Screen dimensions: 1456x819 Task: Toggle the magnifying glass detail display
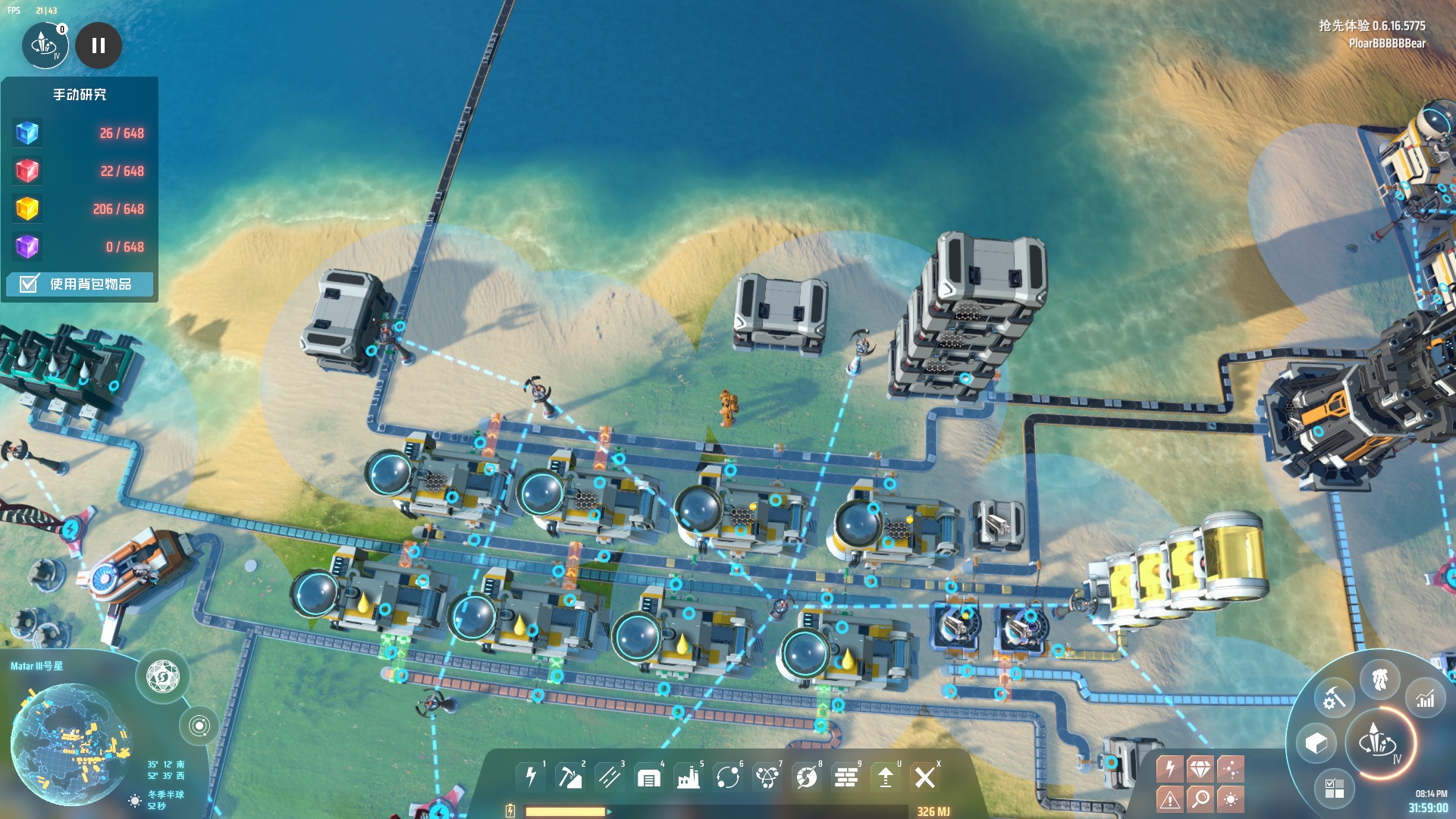click(1200, 798)
